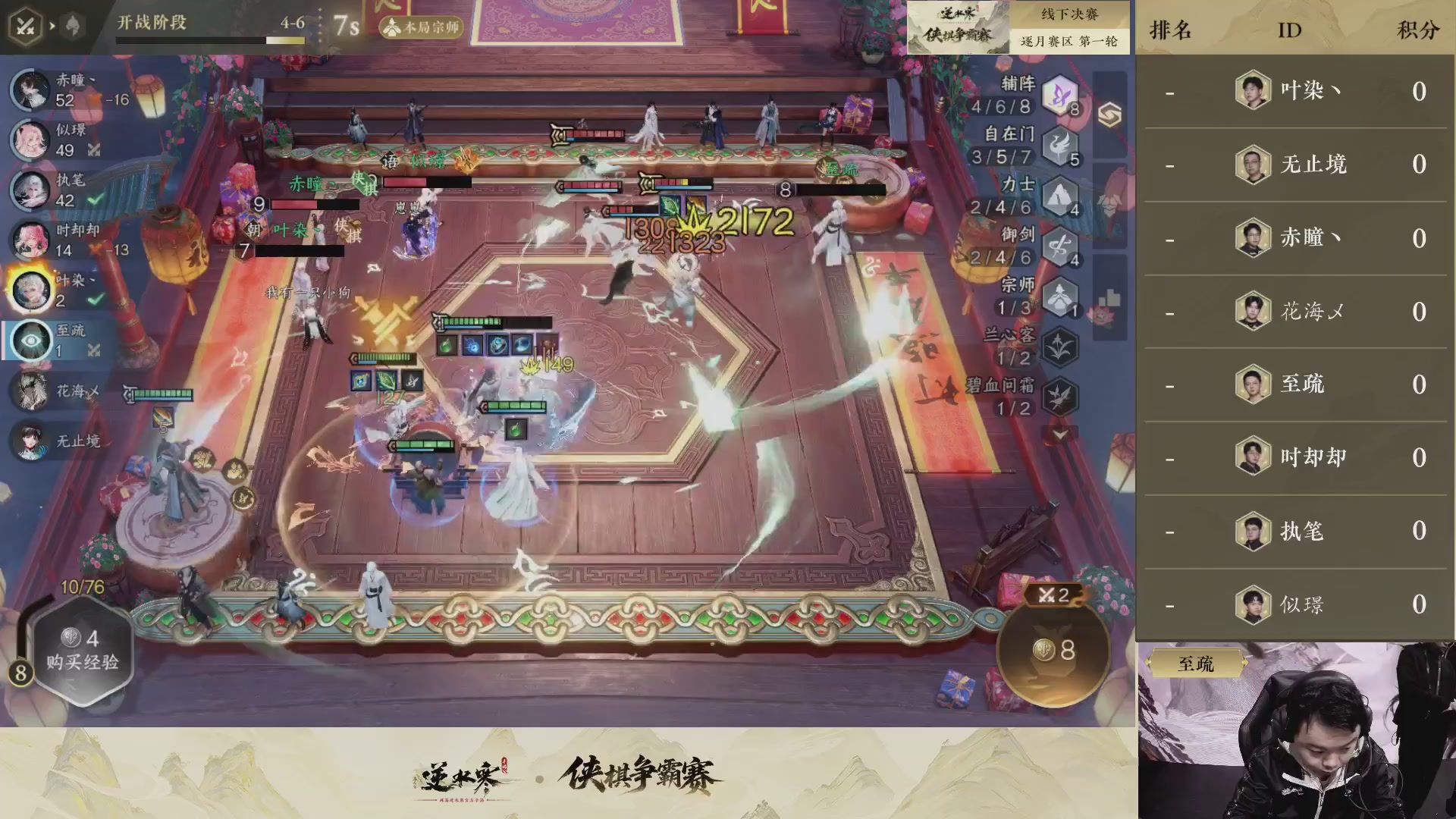Click the crossed swords battle phase icon
The height and width of the screenshot is (819, 1456).
click(x=24, y=25)
